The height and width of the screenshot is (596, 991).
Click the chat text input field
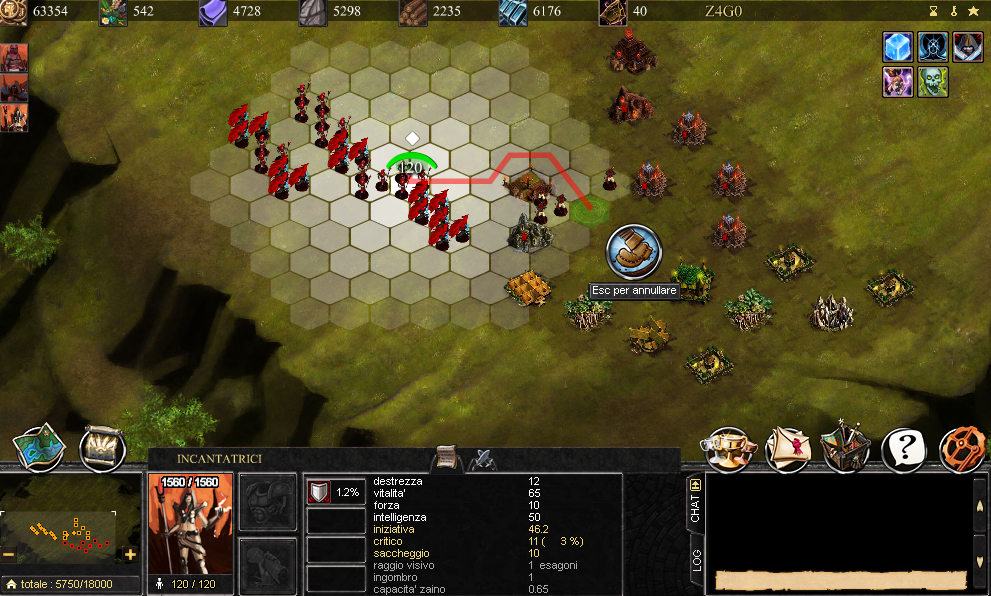click(840, 580)
